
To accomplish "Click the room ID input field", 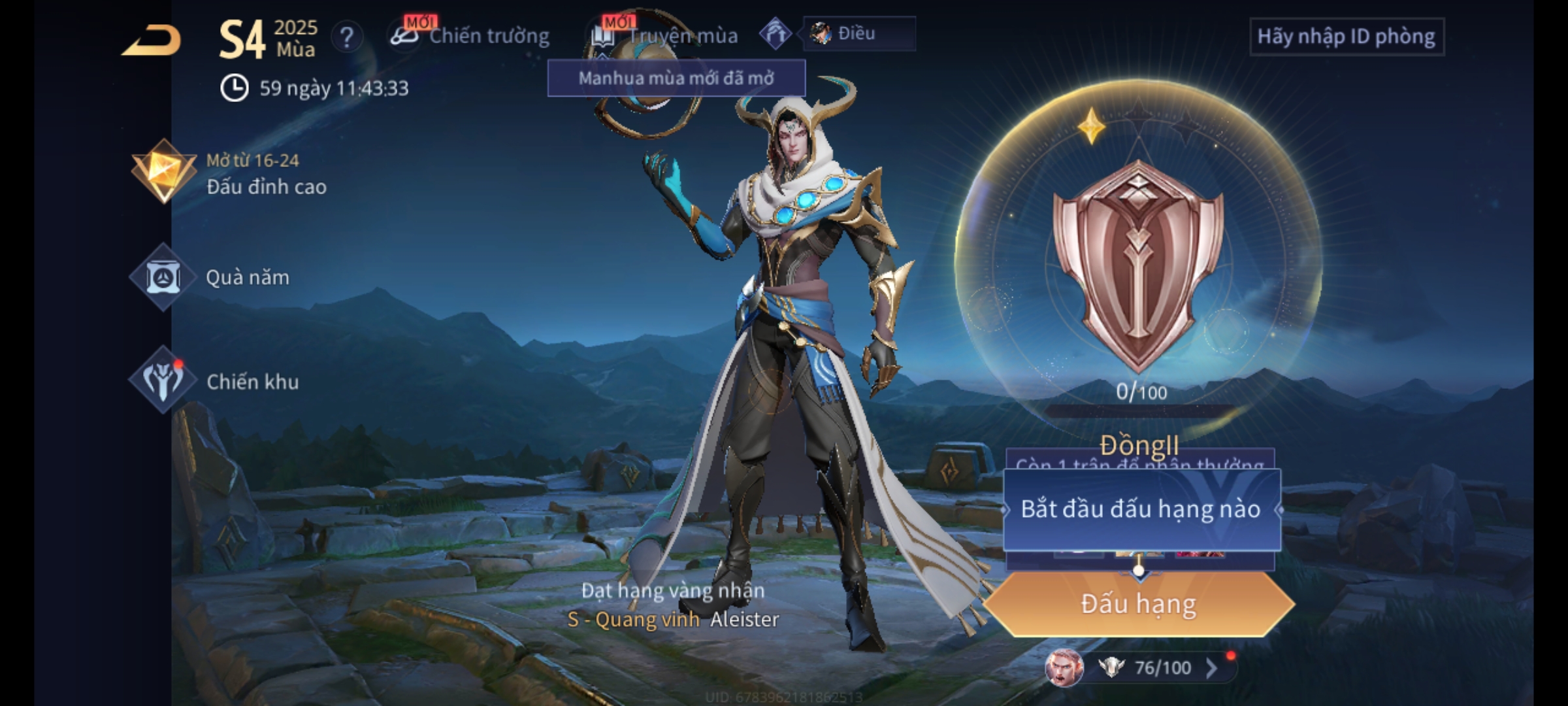I will click(x=1346, y=37).
